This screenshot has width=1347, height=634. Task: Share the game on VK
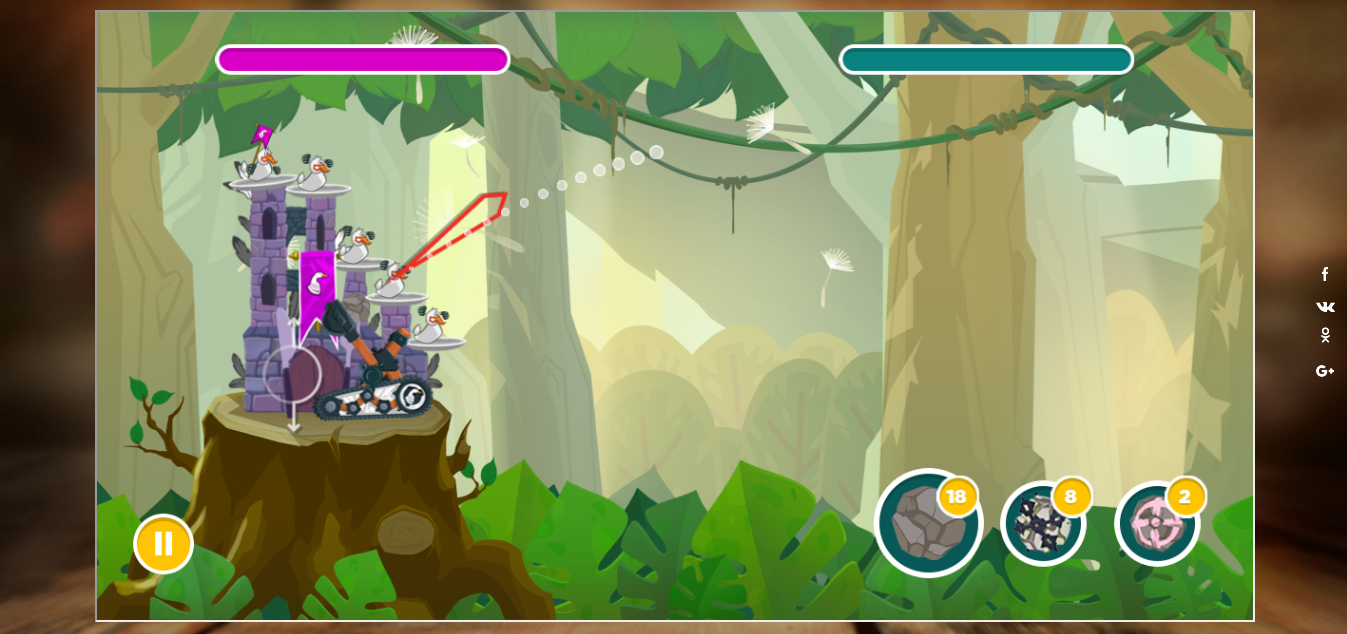point(1325,307)
